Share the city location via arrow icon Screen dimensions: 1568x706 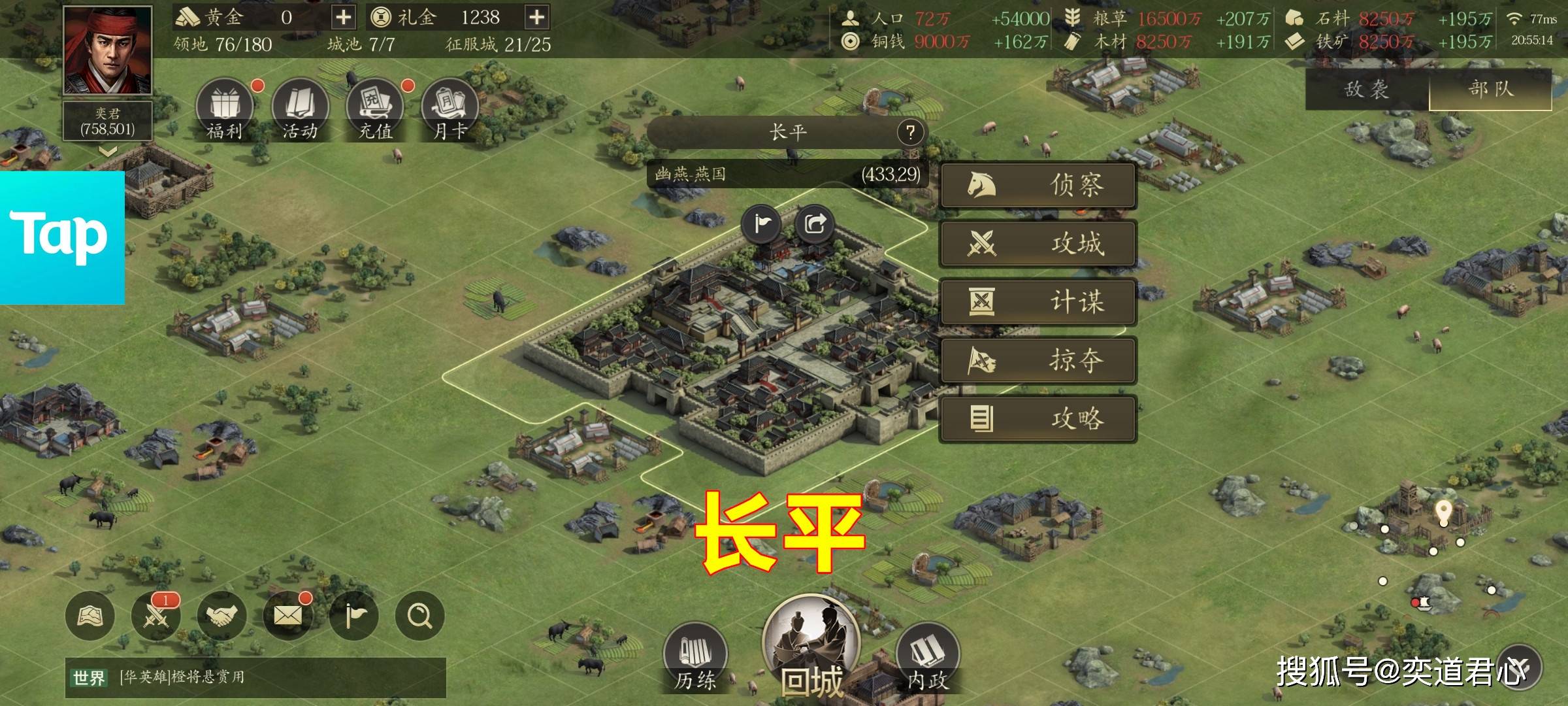click(x=815, y=224)
